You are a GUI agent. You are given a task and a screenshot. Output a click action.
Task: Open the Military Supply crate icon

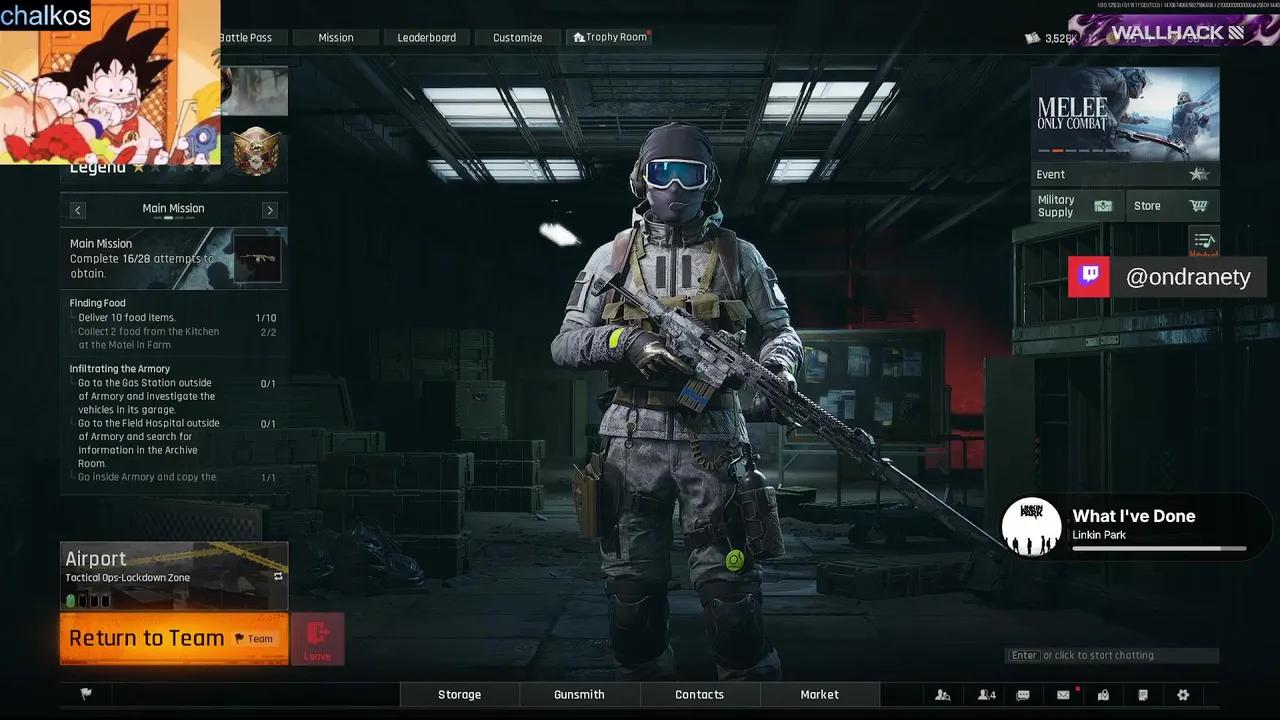pyautogui.click(x=1103, y=205)
